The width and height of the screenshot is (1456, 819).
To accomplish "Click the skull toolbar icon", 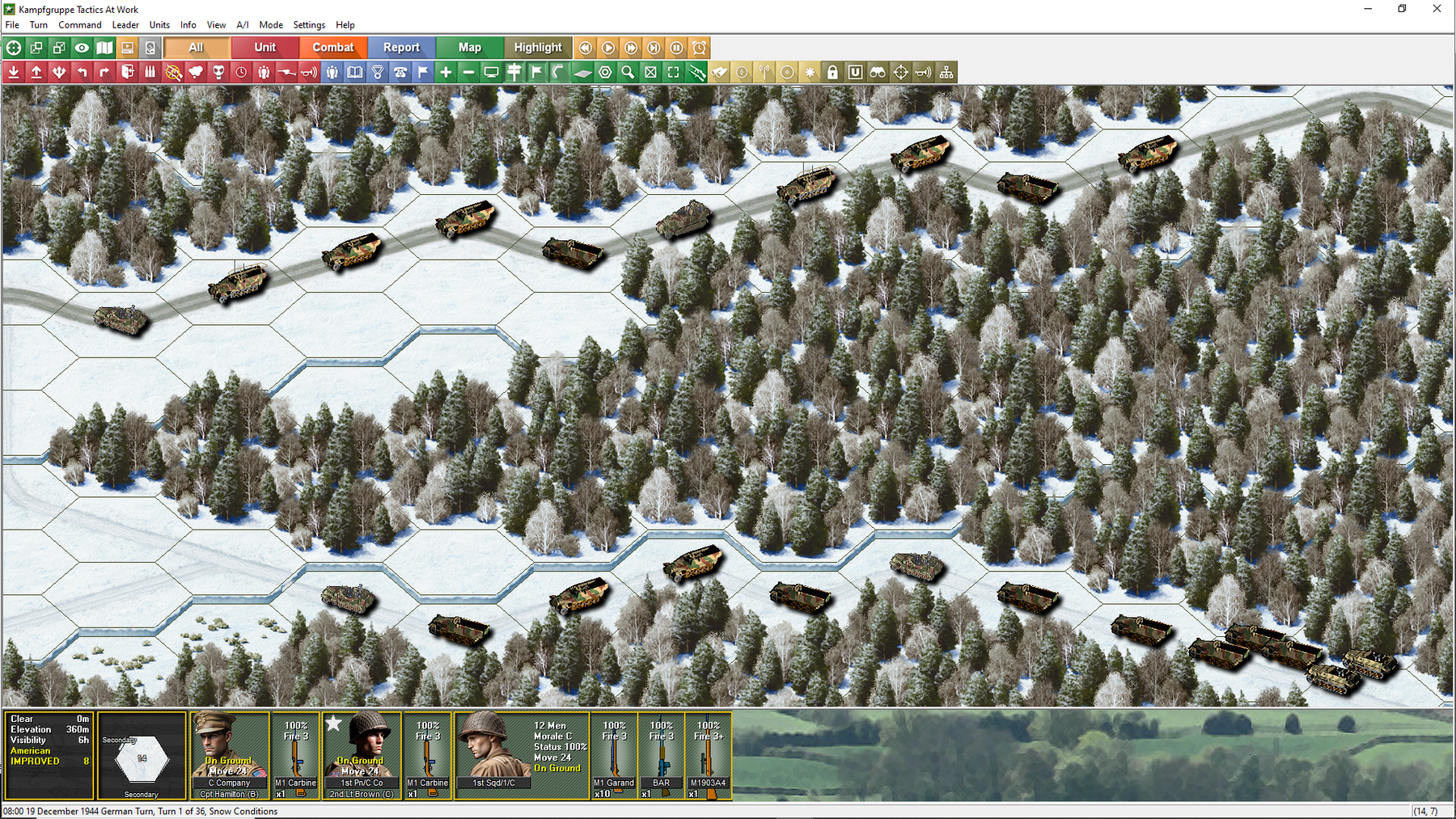I will (218, 73).
